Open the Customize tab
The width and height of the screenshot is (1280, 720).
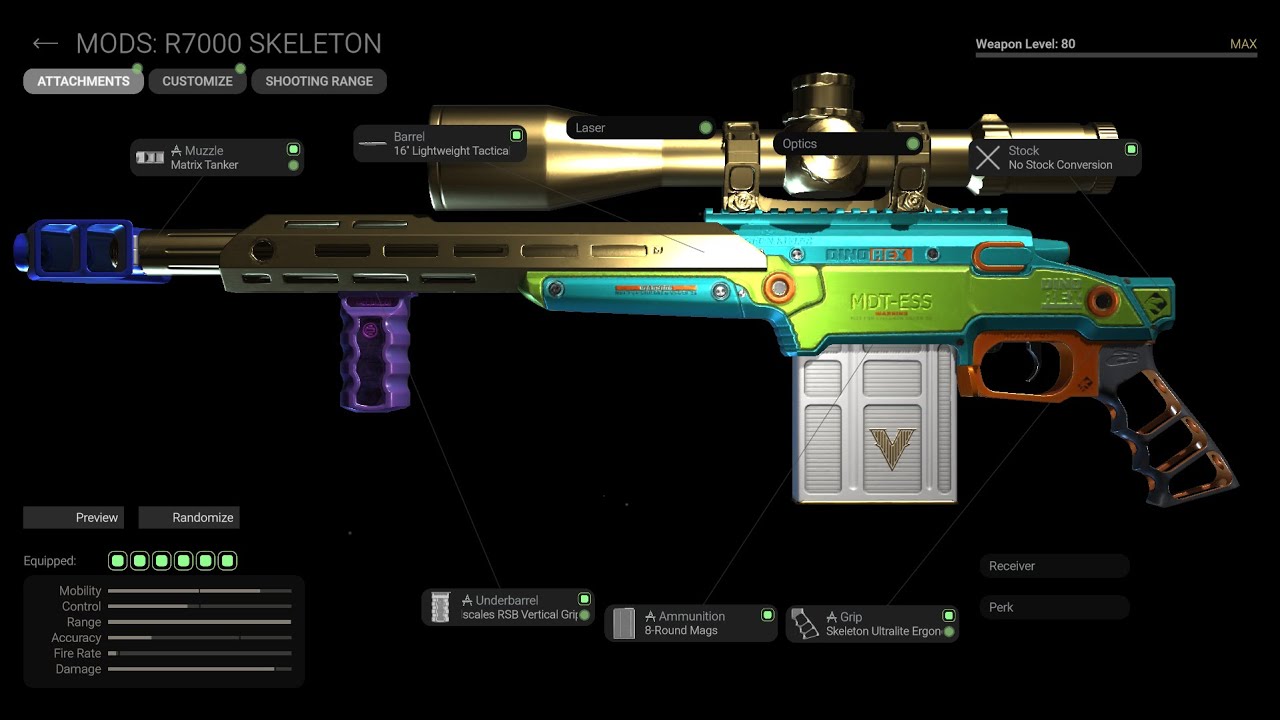coord(197,81)
